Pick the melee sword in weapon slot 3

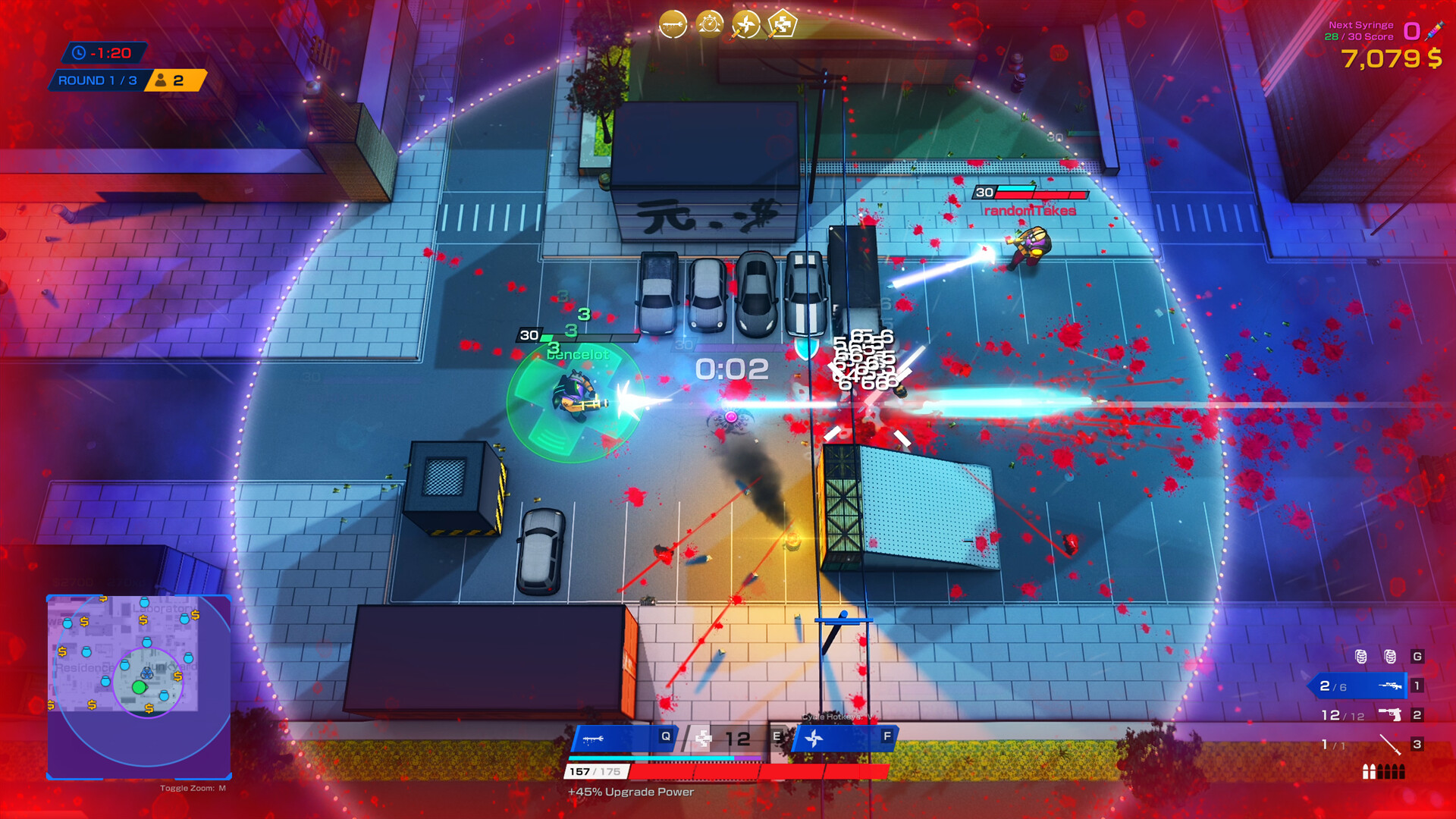coord(1390,745)
